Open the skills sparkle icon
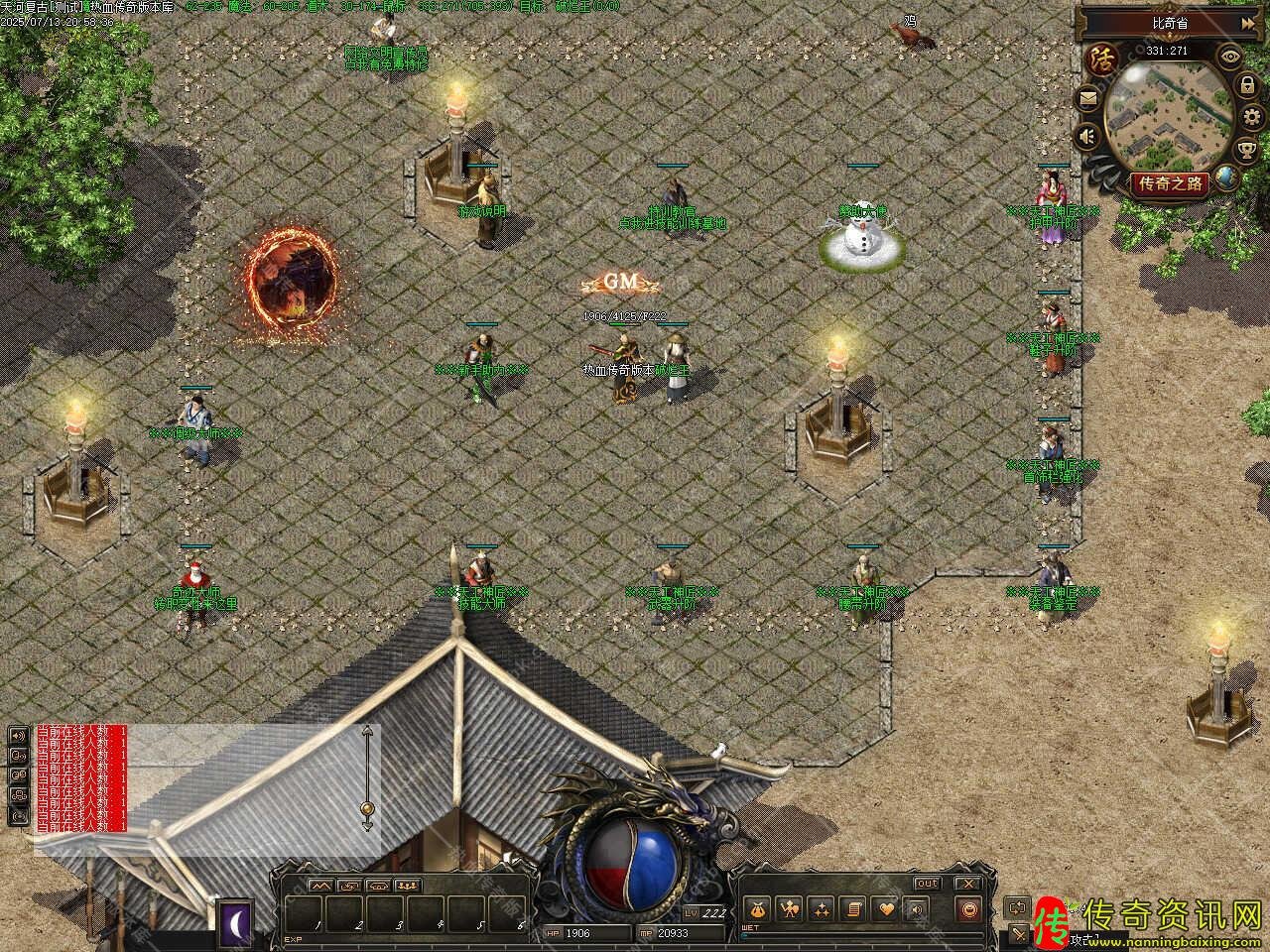This screenshot has width=1270, height=952. (x=822, y=908)
